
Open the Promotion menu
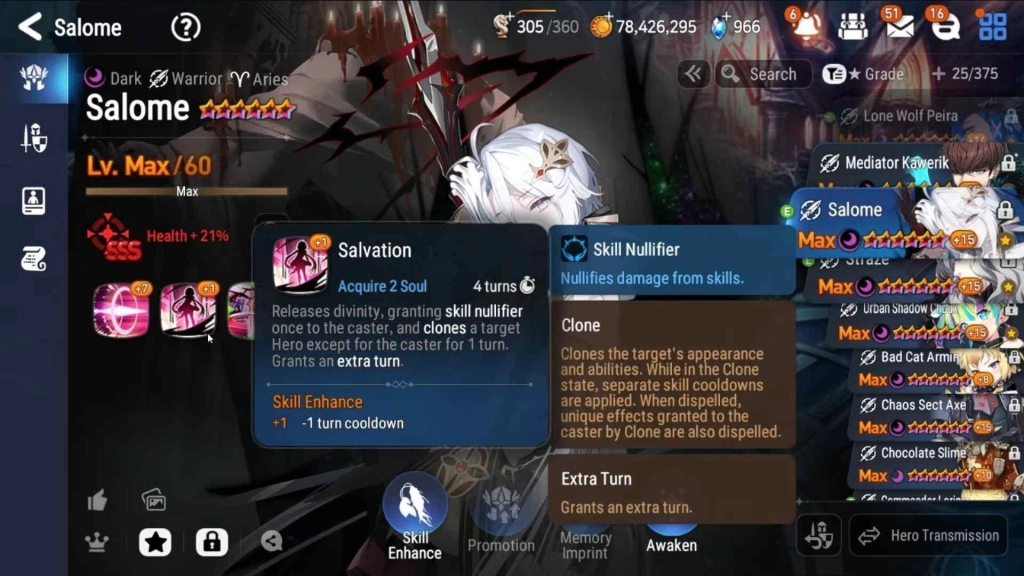point(501,518)
